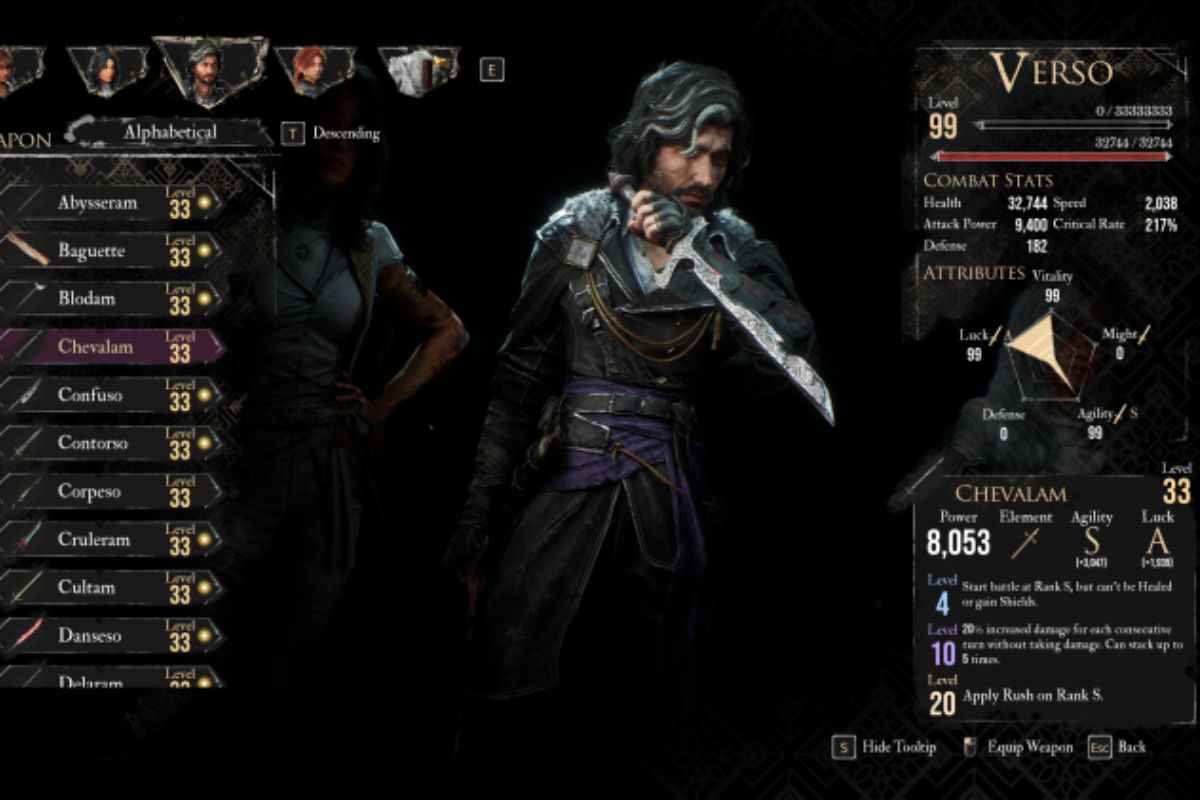This screenshot has height=800, width=1200.
Task: Go Back from the weapon menu
Action: coord(1118,747)
